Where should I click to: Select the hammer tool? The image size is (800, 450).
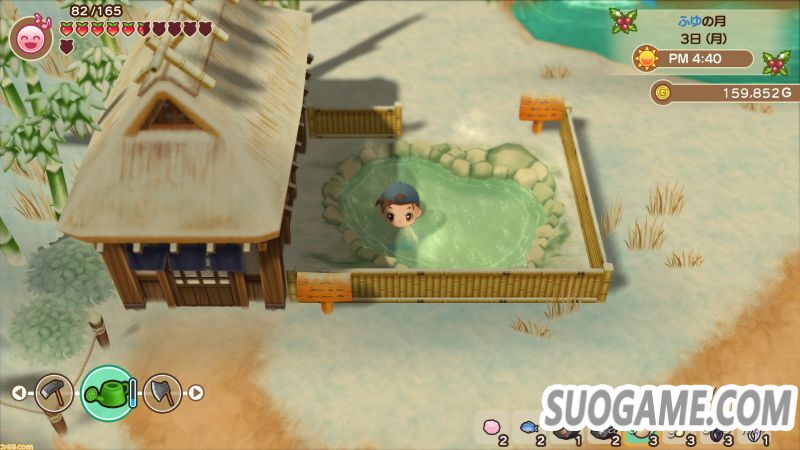pos(54,392)
